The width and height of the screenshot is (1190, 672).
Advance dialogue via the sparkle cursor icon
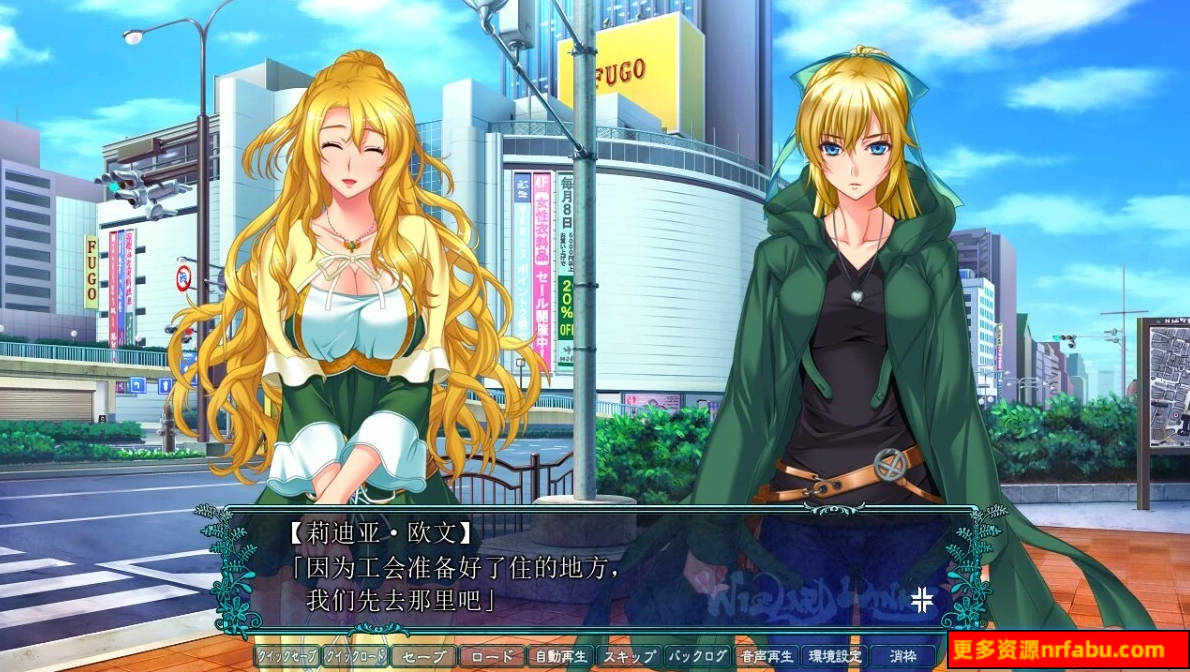click(921, 599)
